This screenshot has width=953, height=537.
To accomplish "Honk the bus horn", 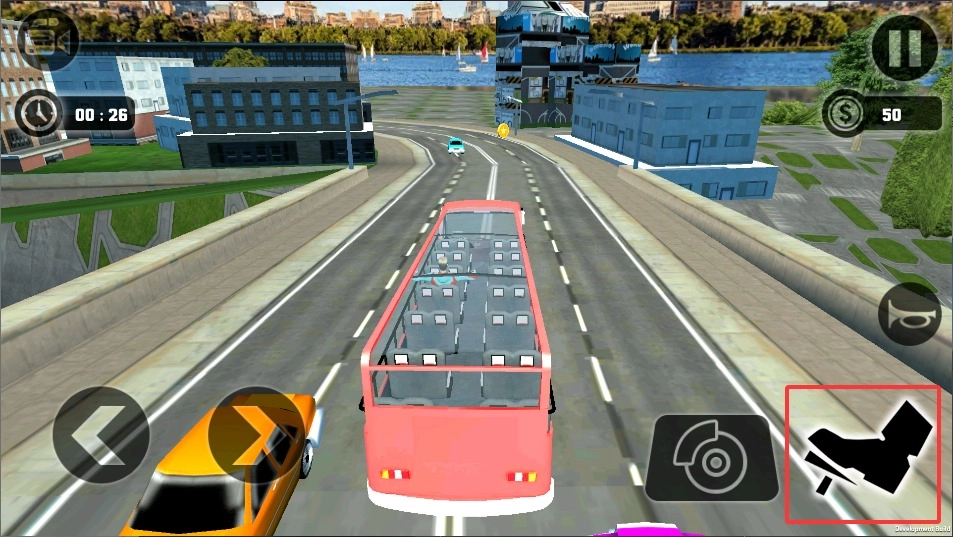I will 909,315.
